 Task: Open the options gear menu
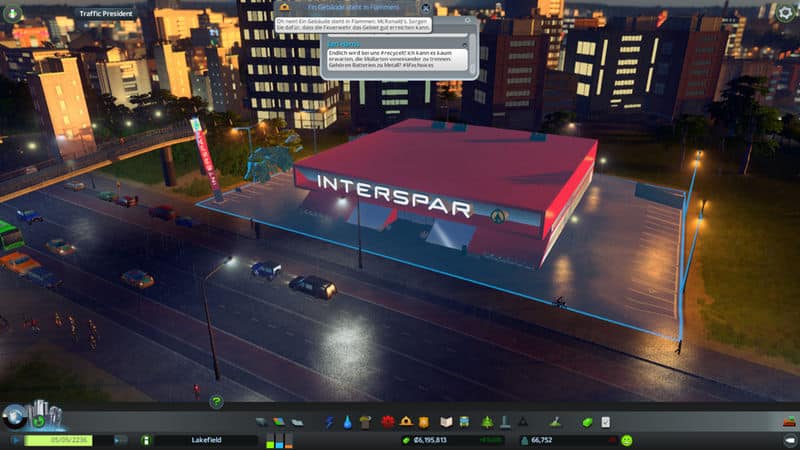[786, 12]
